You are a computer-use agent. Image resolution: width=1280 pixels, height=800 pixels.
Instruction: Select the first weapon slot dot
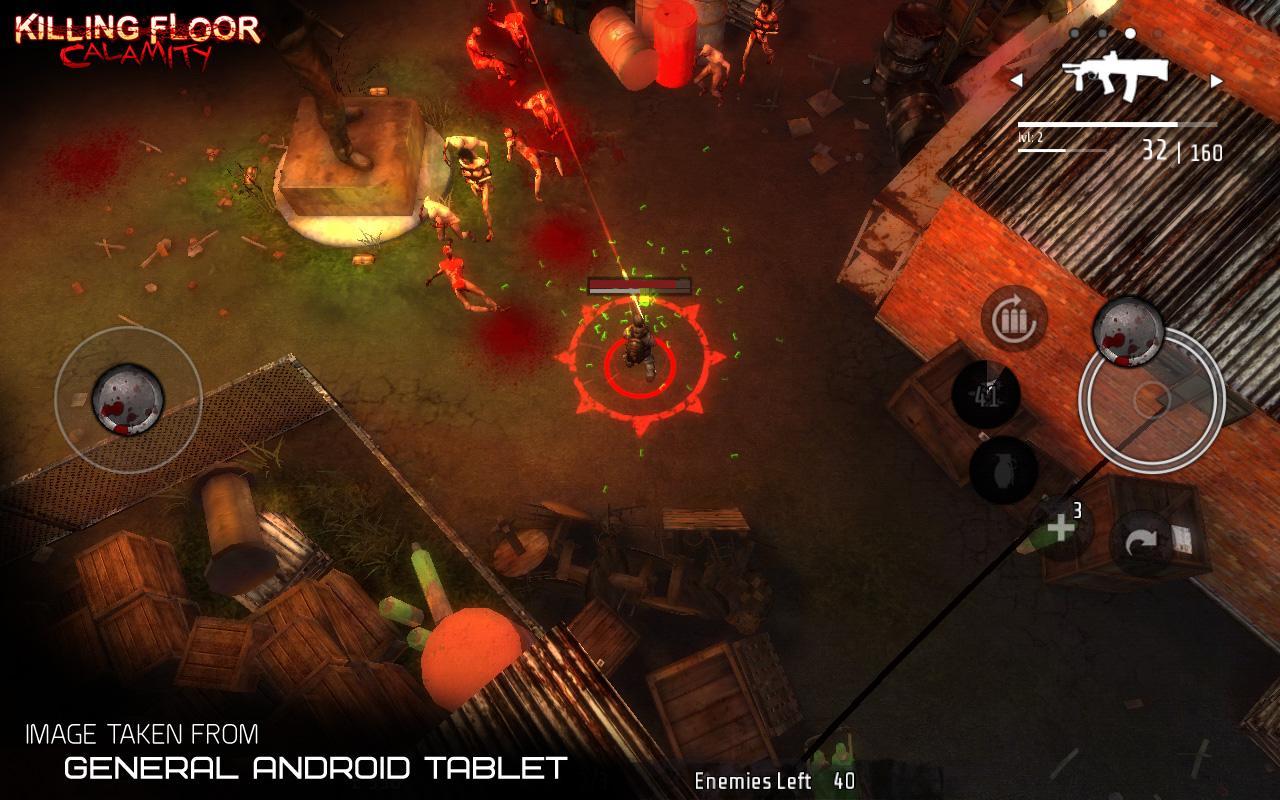click(1075, 33)
